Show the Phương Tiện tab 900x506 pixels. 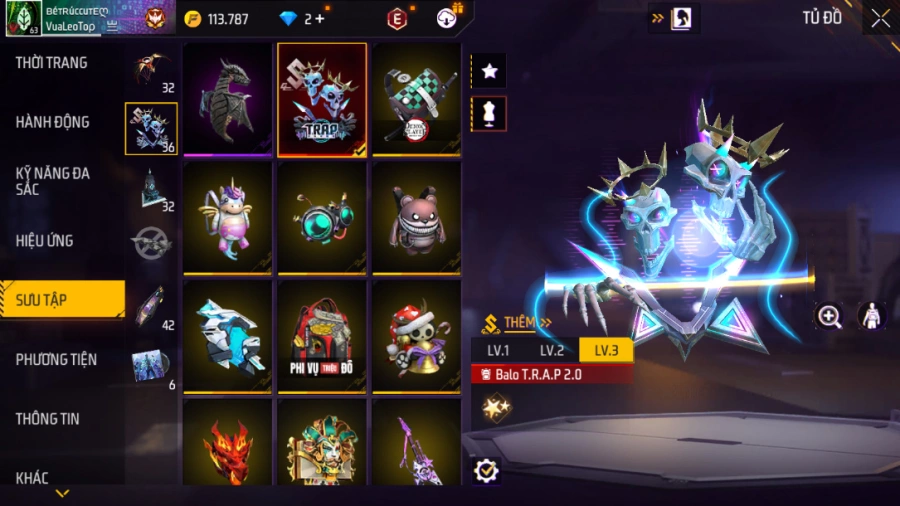pyautogui.click(x=58, y=359)
